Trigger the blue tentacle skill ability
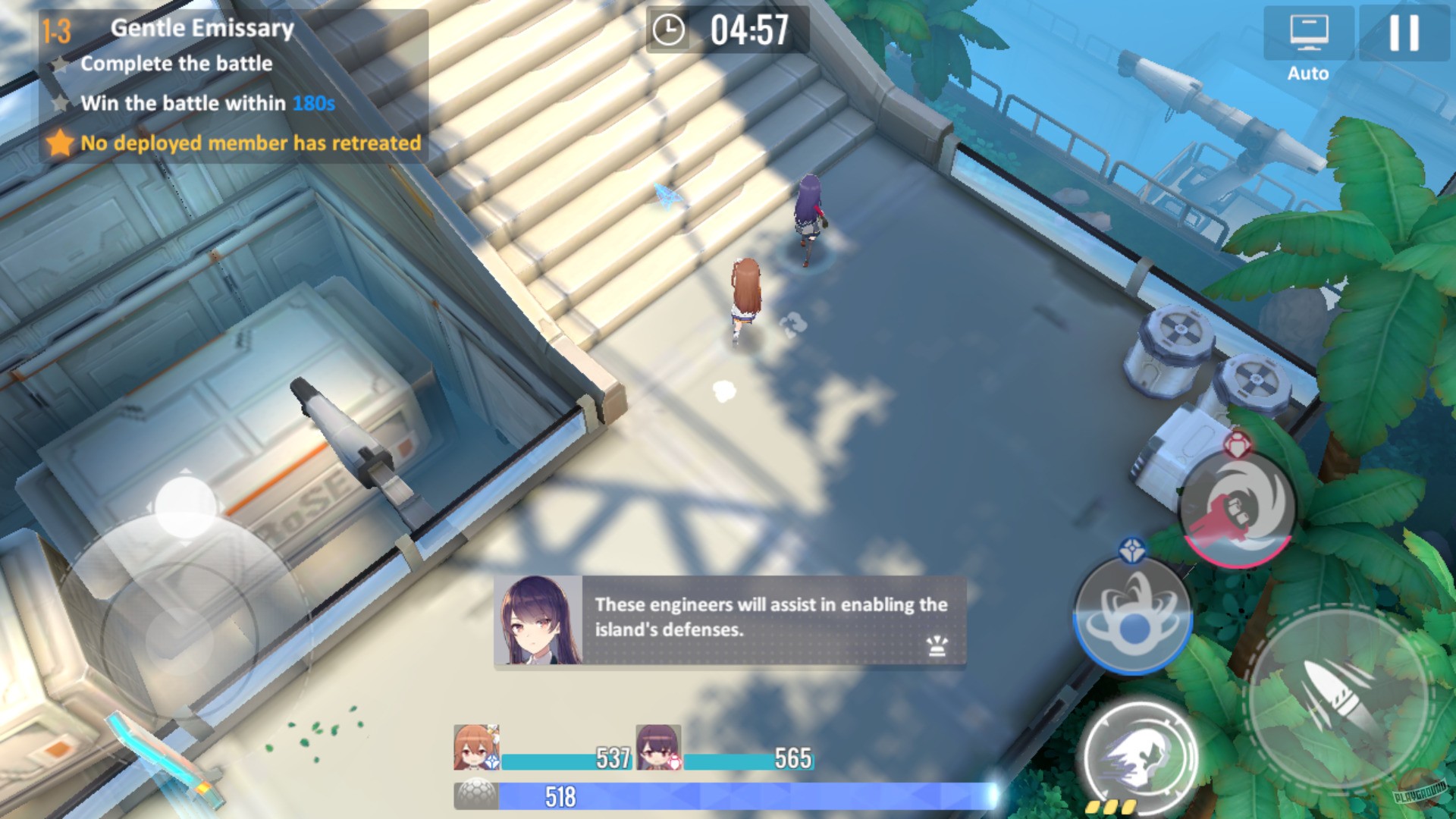The height and width of the screenshot is (819, 1456). pyautogui.click(x=1134, y=614)
